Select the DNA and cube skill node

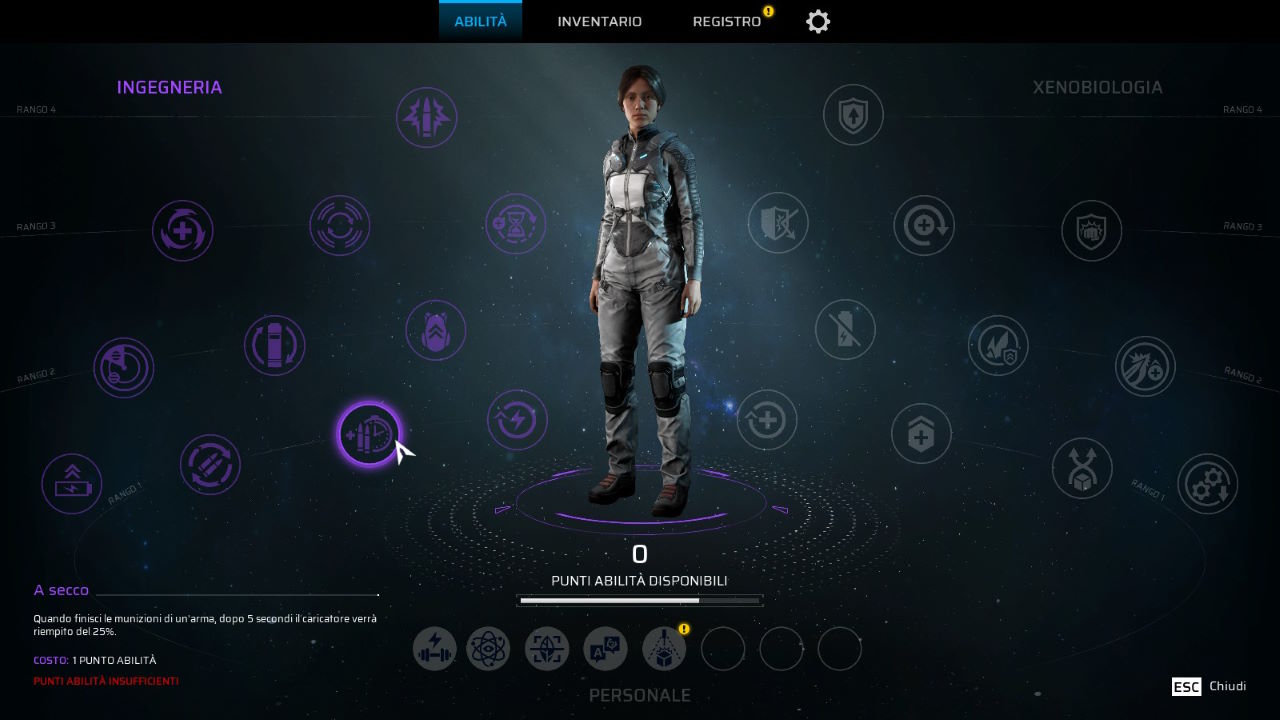pyautogui.click(x=1082, y=468)
